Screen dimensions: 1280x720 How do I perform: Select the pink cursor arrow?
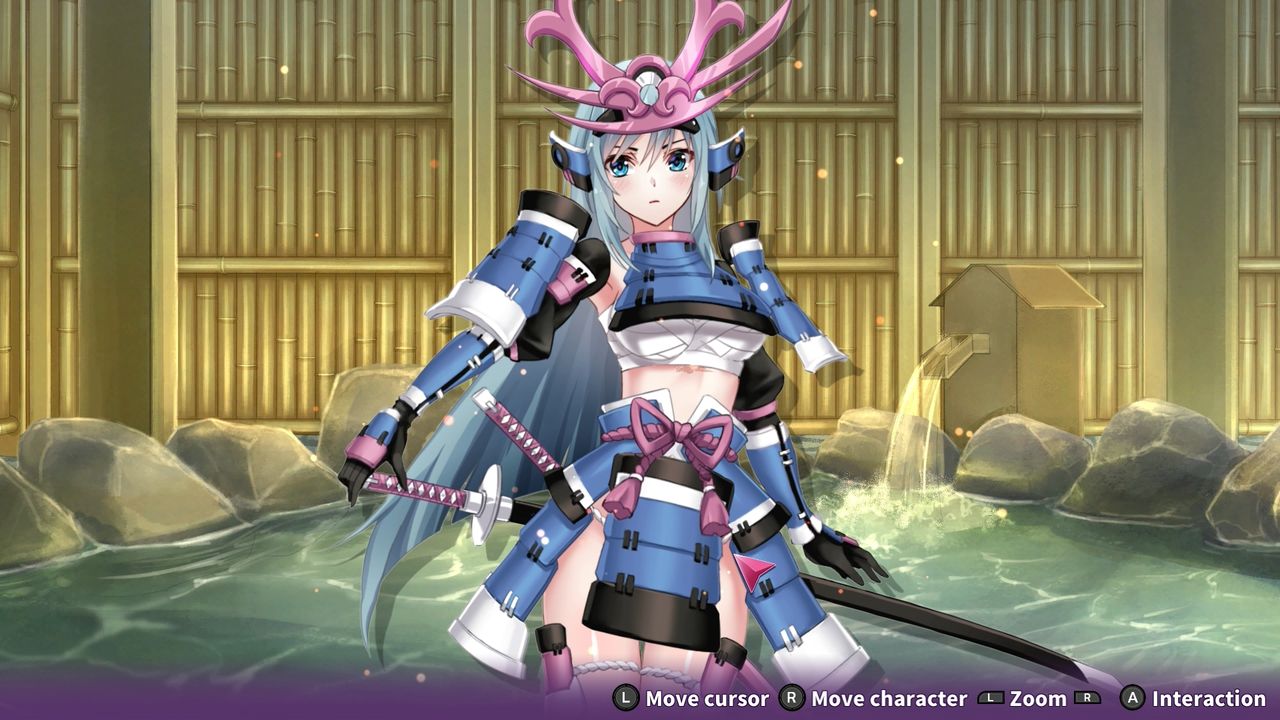[757, 572]
